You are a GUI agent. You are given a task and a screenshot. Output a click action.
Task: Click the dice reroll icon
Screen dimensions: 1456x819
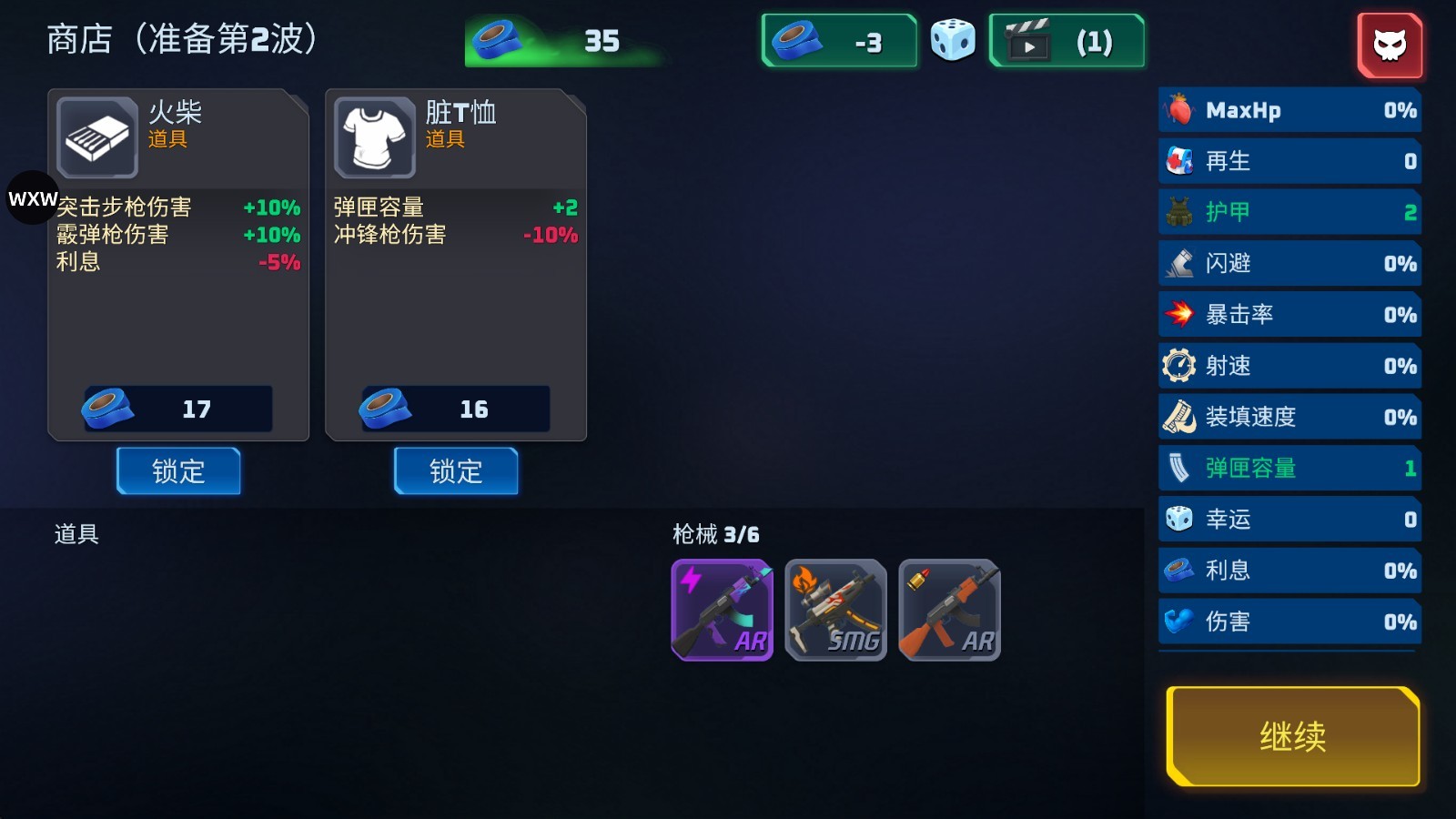click(x=953, y=40)
